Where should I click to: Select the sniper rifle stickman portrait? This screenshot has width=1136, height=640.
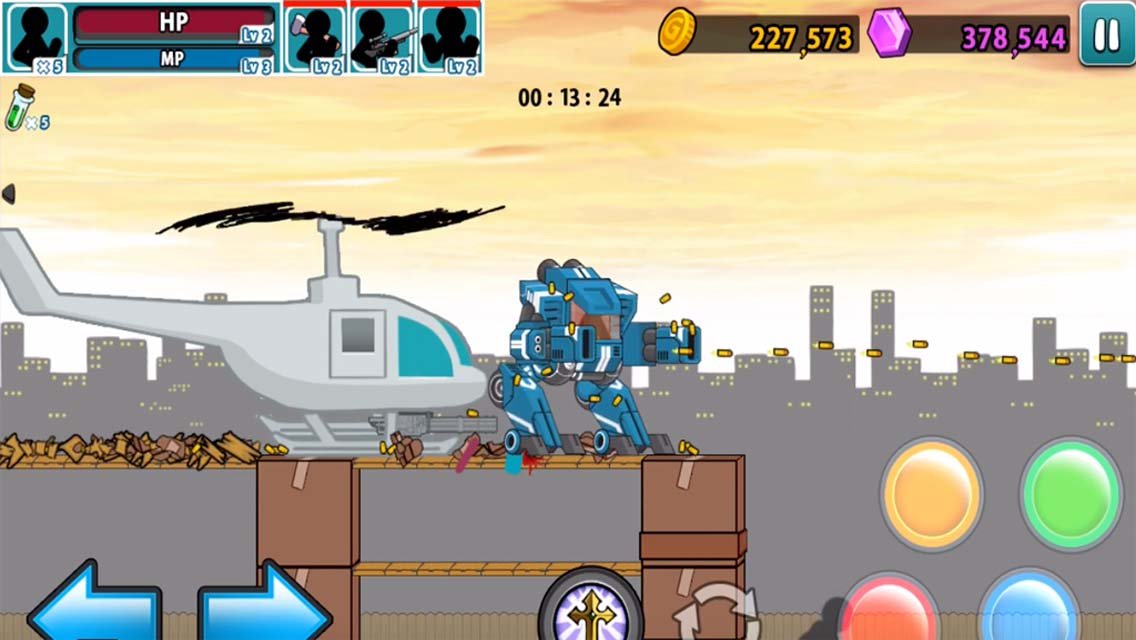pyautogui.click(x=383, y=38)
